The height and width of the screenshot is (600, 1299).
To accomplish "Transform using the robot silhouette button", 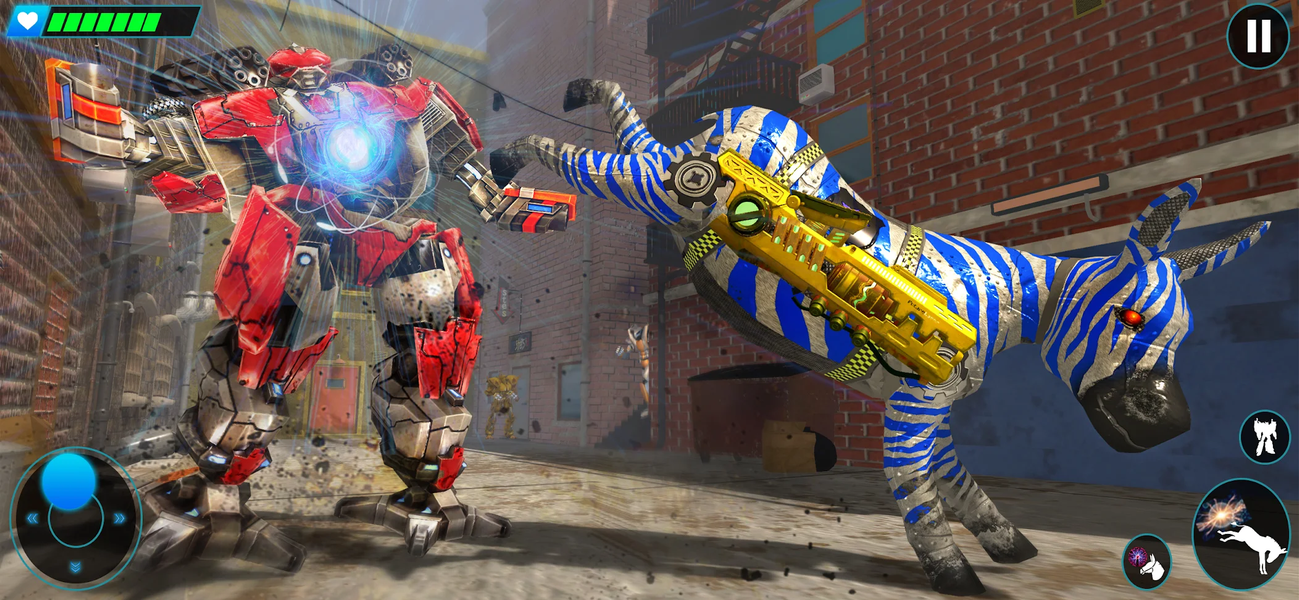I will pos(1264,437).
